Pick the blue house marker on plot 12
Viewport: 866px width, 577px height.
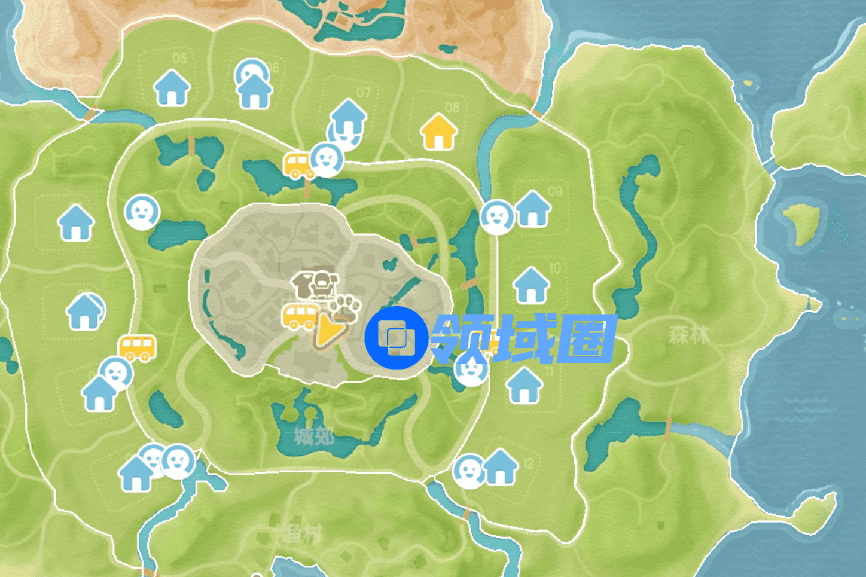pos(500,468)
